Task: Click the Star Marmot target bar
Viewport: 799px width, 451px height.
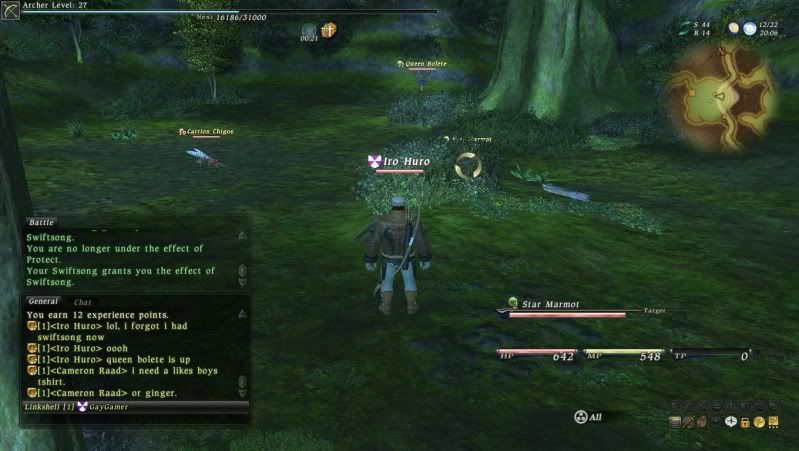Action: click(568, 310)
